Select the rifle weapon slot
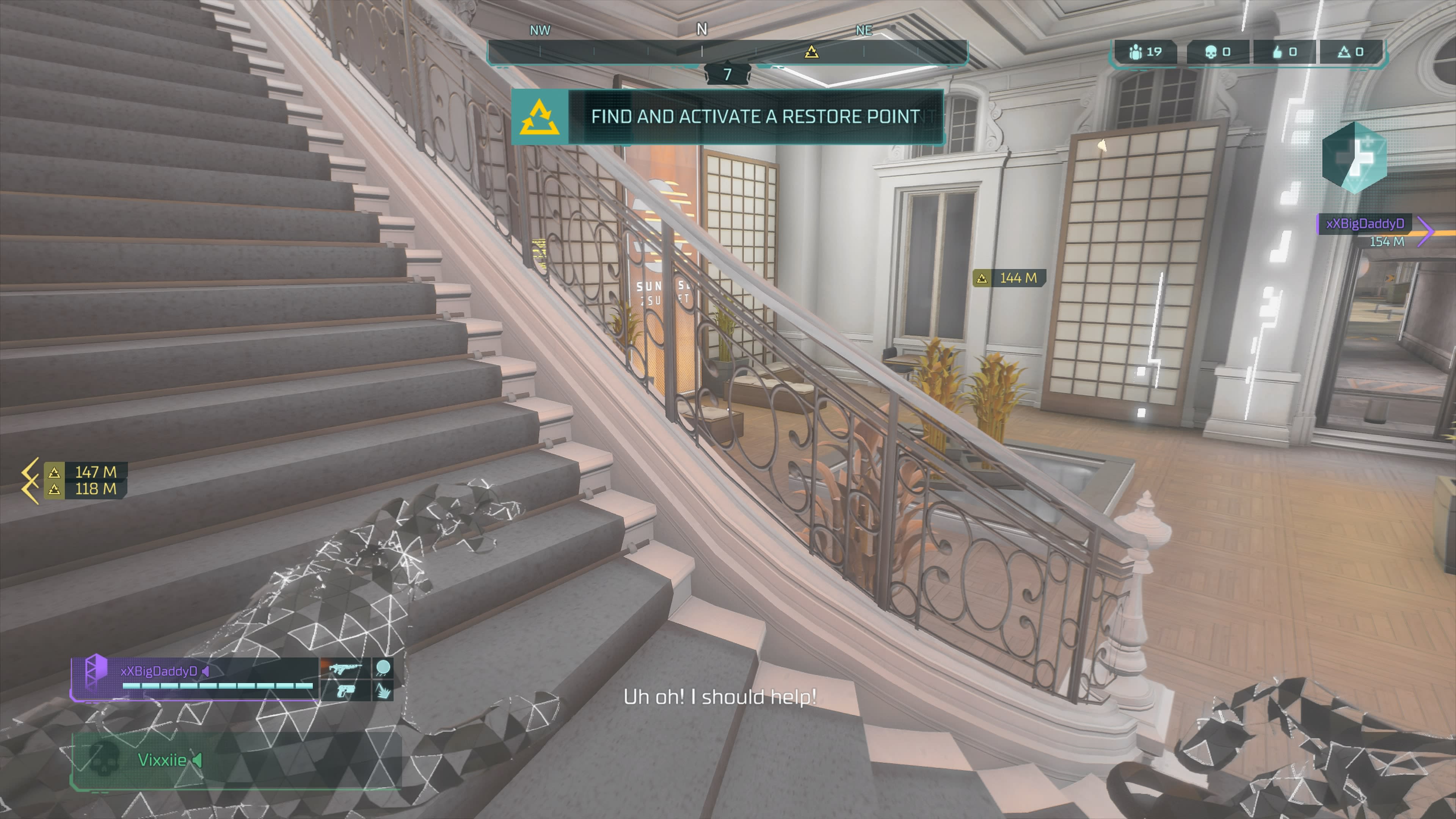The width and height of the screenshot is (1456, 819). tap(345, 668)
